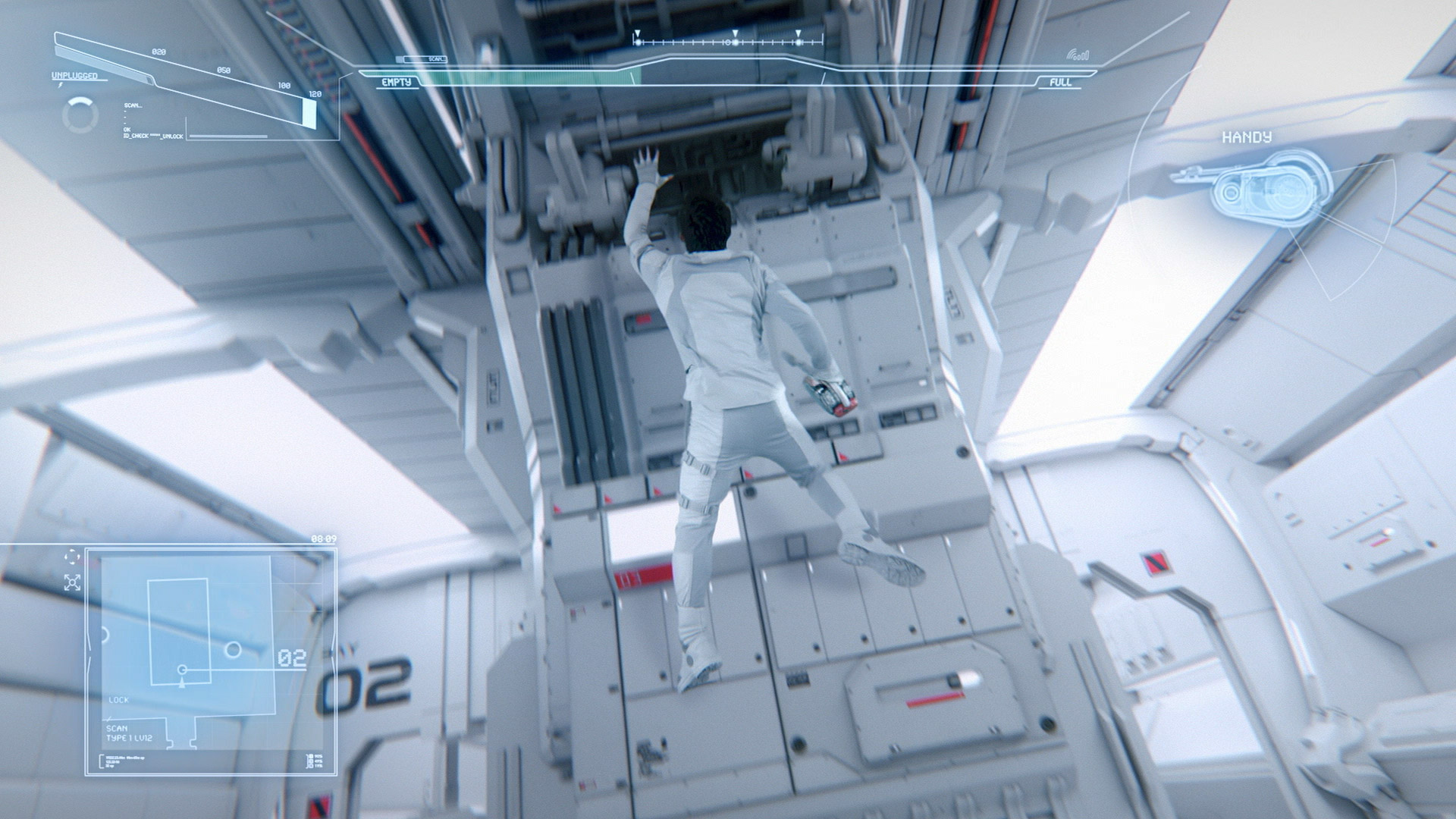
Task: Open the scan minimap panel
Action: 209,660
